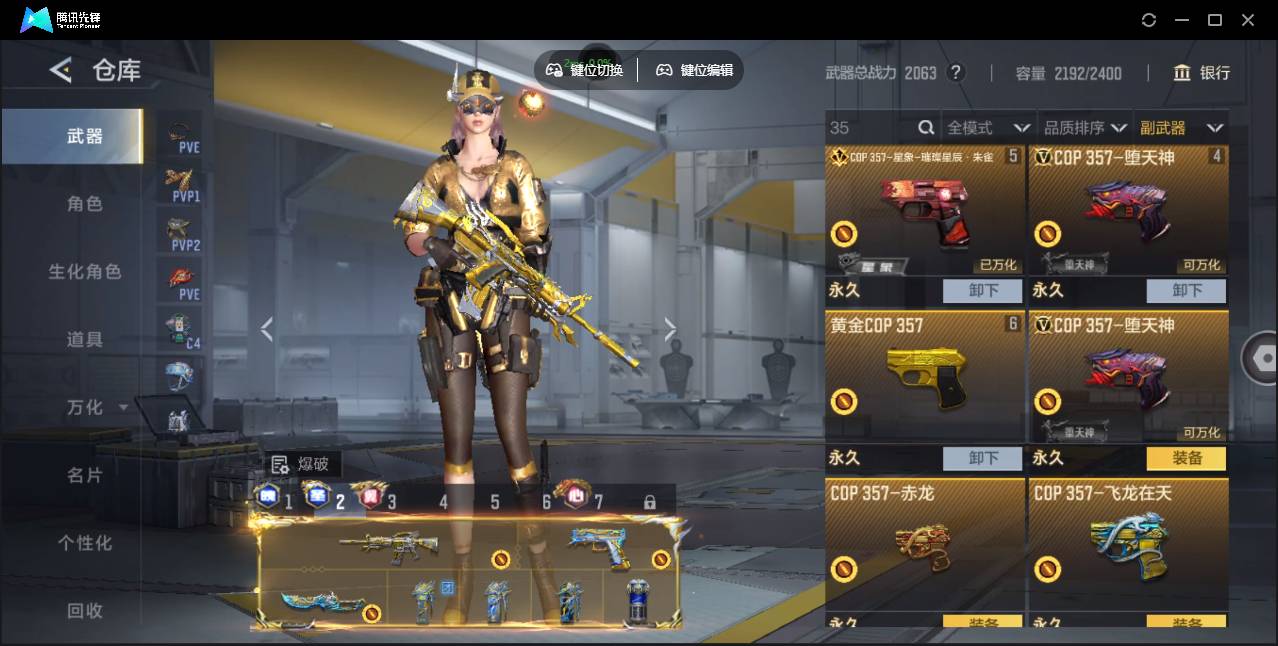Select the 武器 category tab
Screen dimensions: 1278x646
pos(84,136)
